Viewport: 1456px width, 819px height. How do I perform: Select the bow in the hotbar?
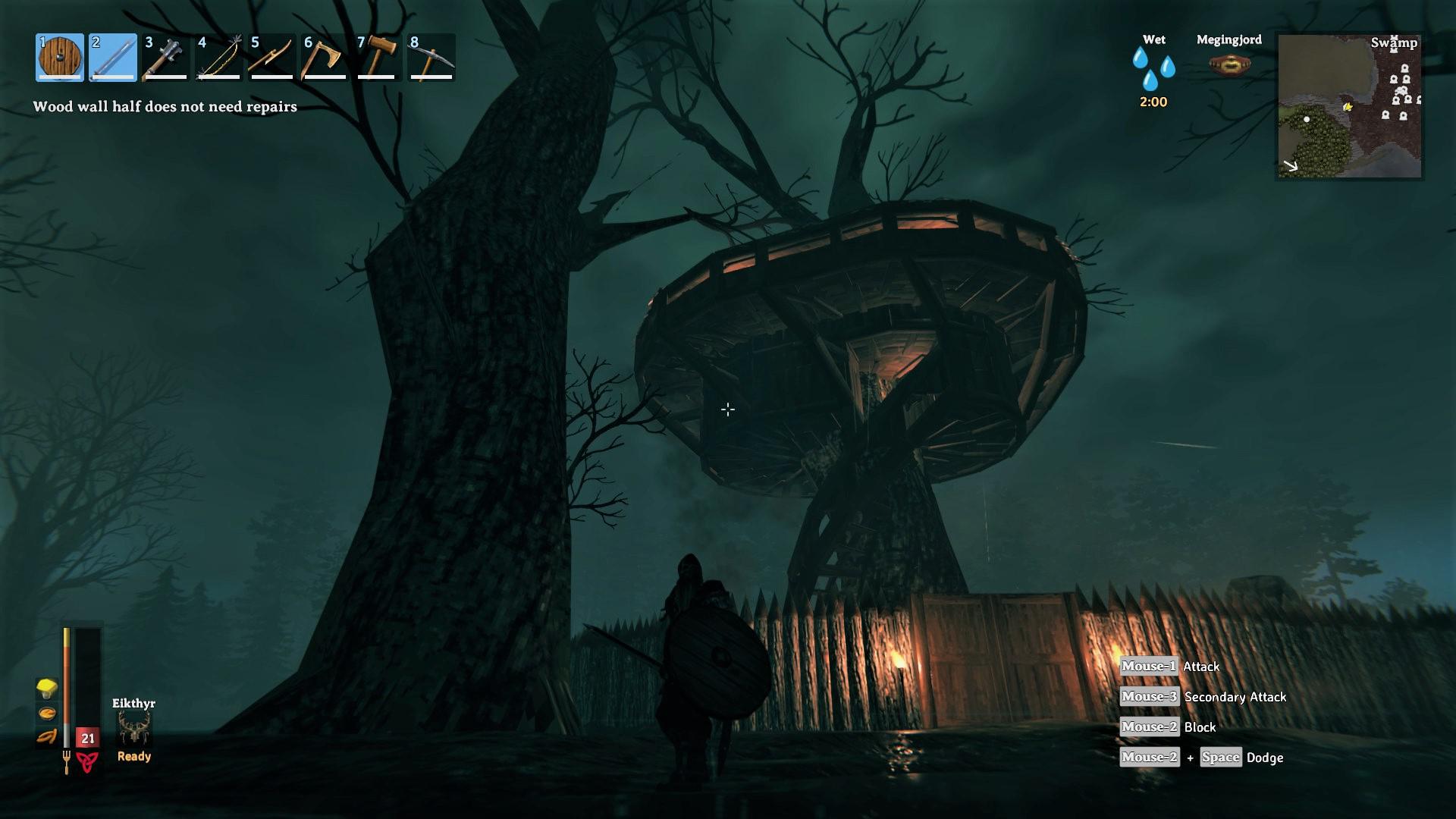click(x=219, y=58)
